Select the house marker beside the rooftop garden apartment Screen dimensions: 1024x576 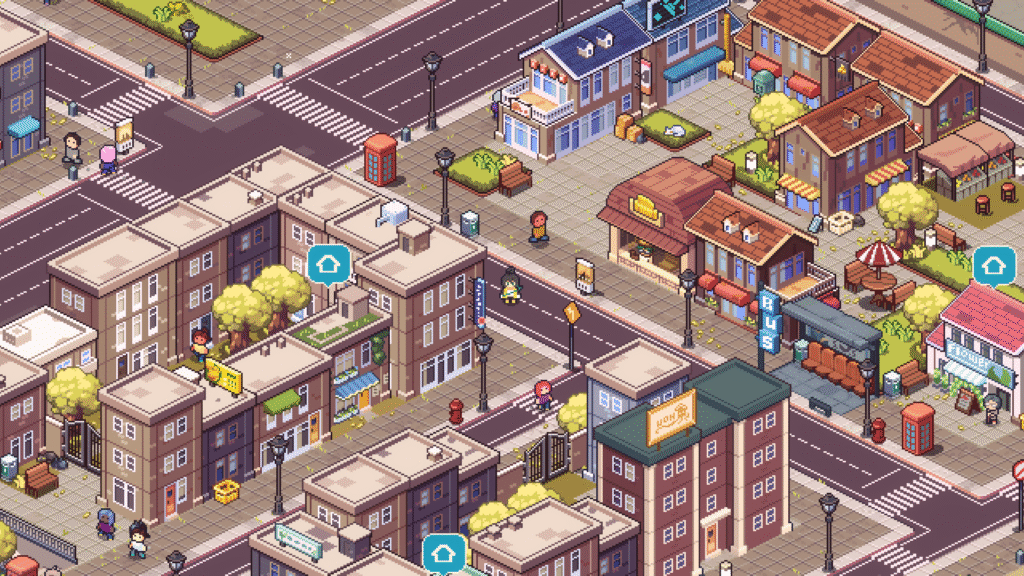328,265
